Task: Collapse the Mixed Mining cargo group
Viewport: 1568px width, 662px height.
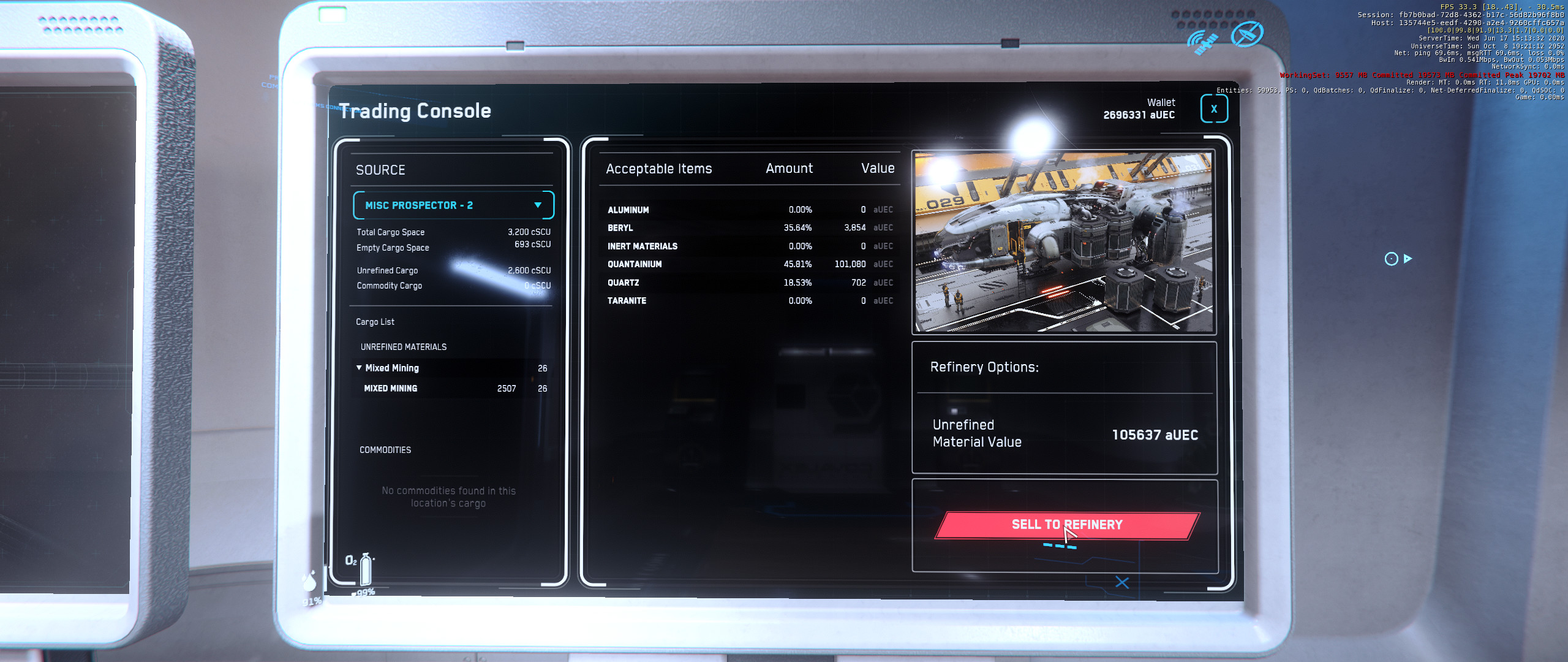Action: (x=360, y=368)
